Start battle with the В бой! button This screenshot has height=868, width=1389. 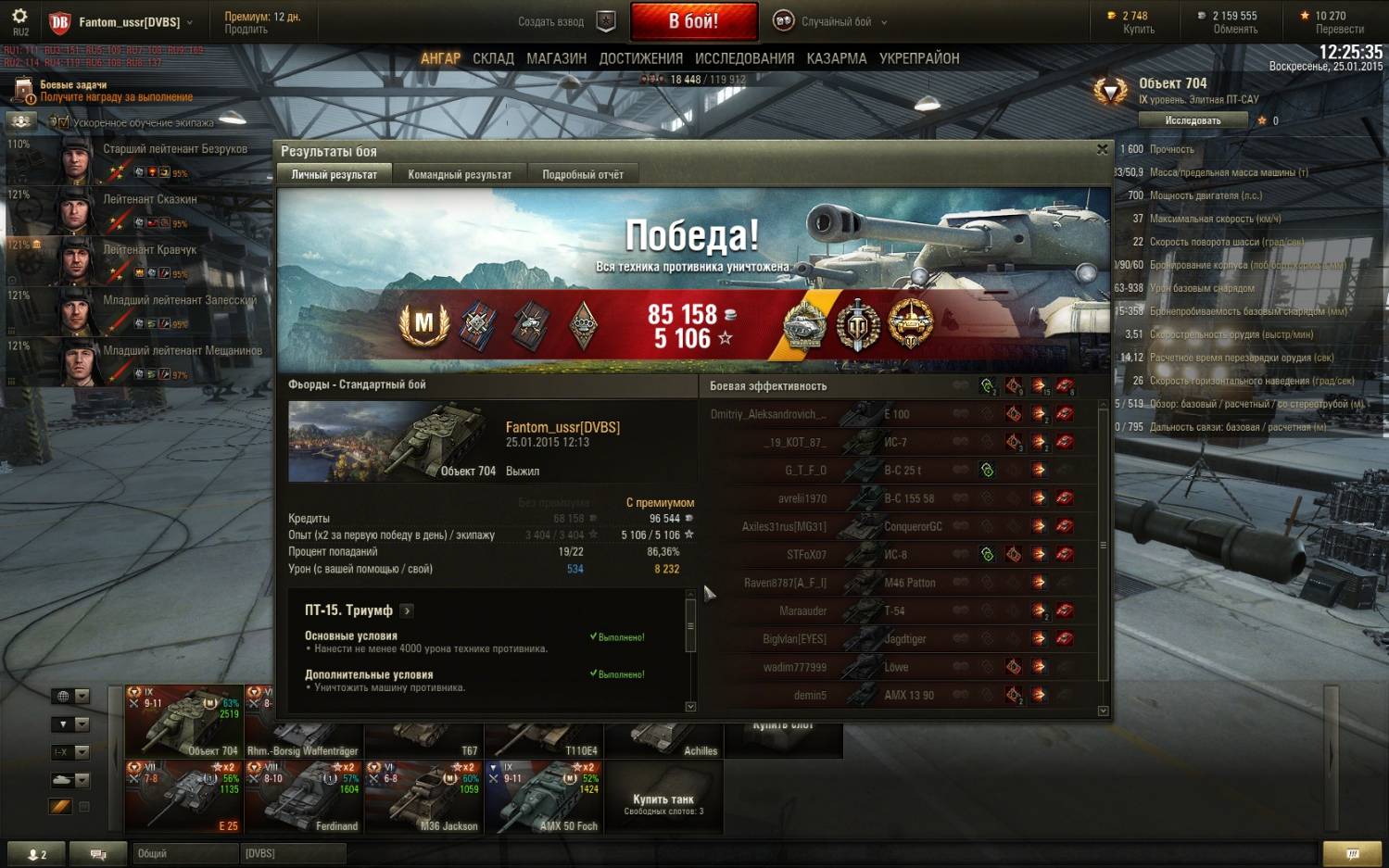[x=693, y=21]
